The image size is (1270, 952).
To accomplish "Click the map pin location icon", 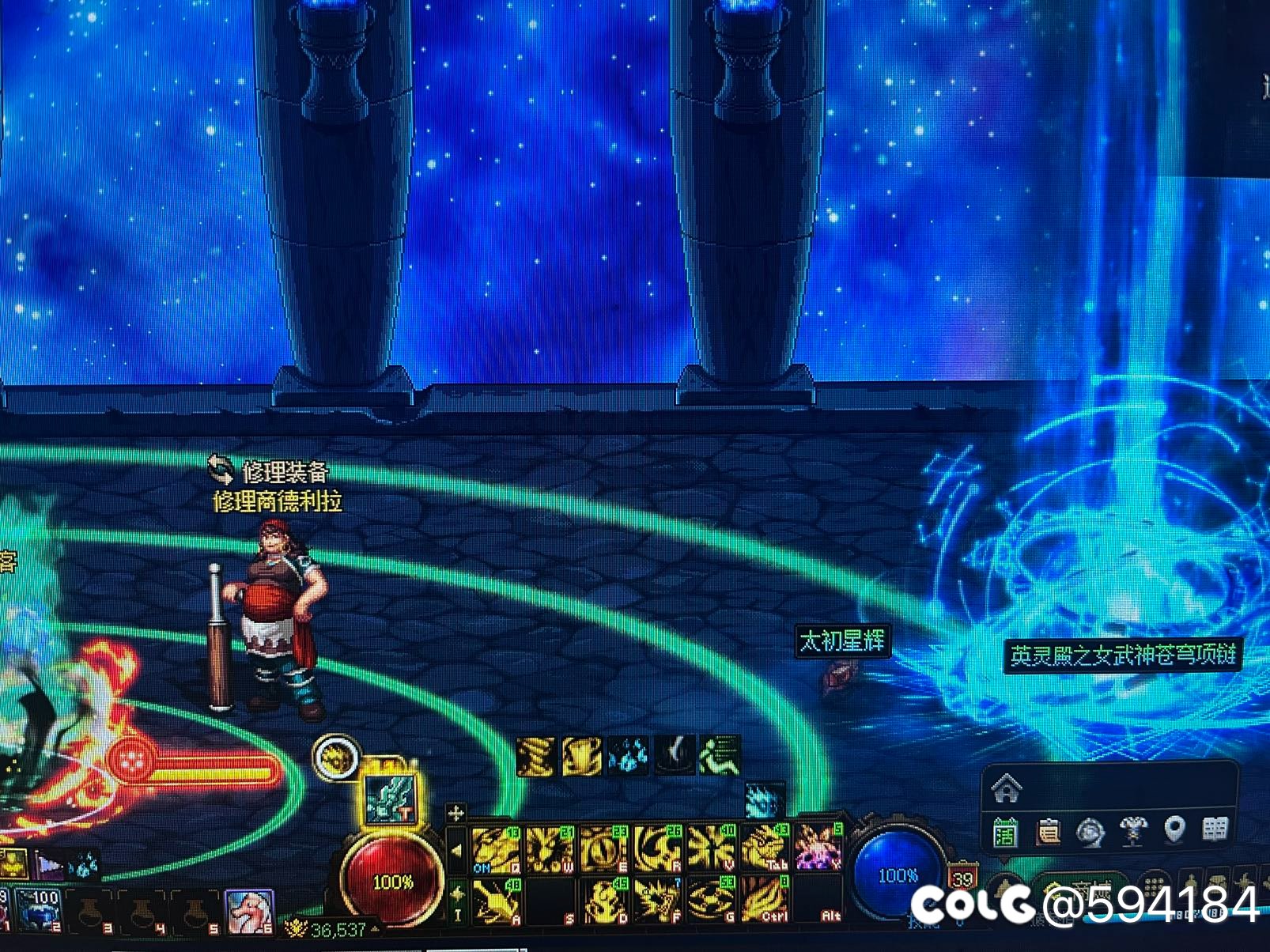I will tap(1175, 829).
